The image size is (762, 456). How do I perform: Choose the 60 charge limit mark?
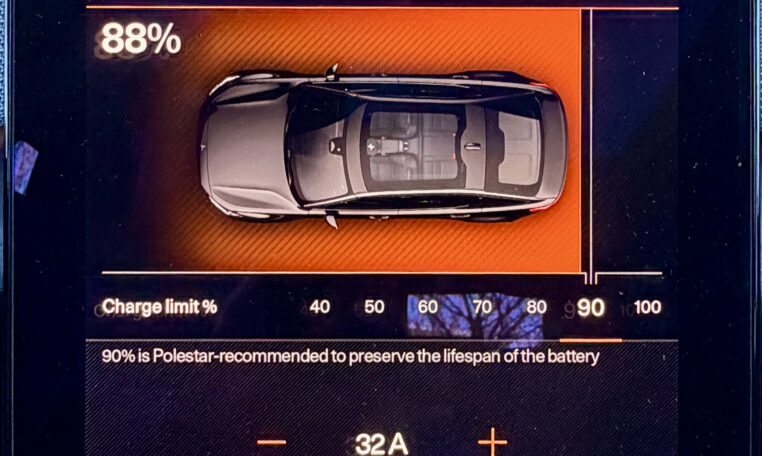tap(428, 307)
